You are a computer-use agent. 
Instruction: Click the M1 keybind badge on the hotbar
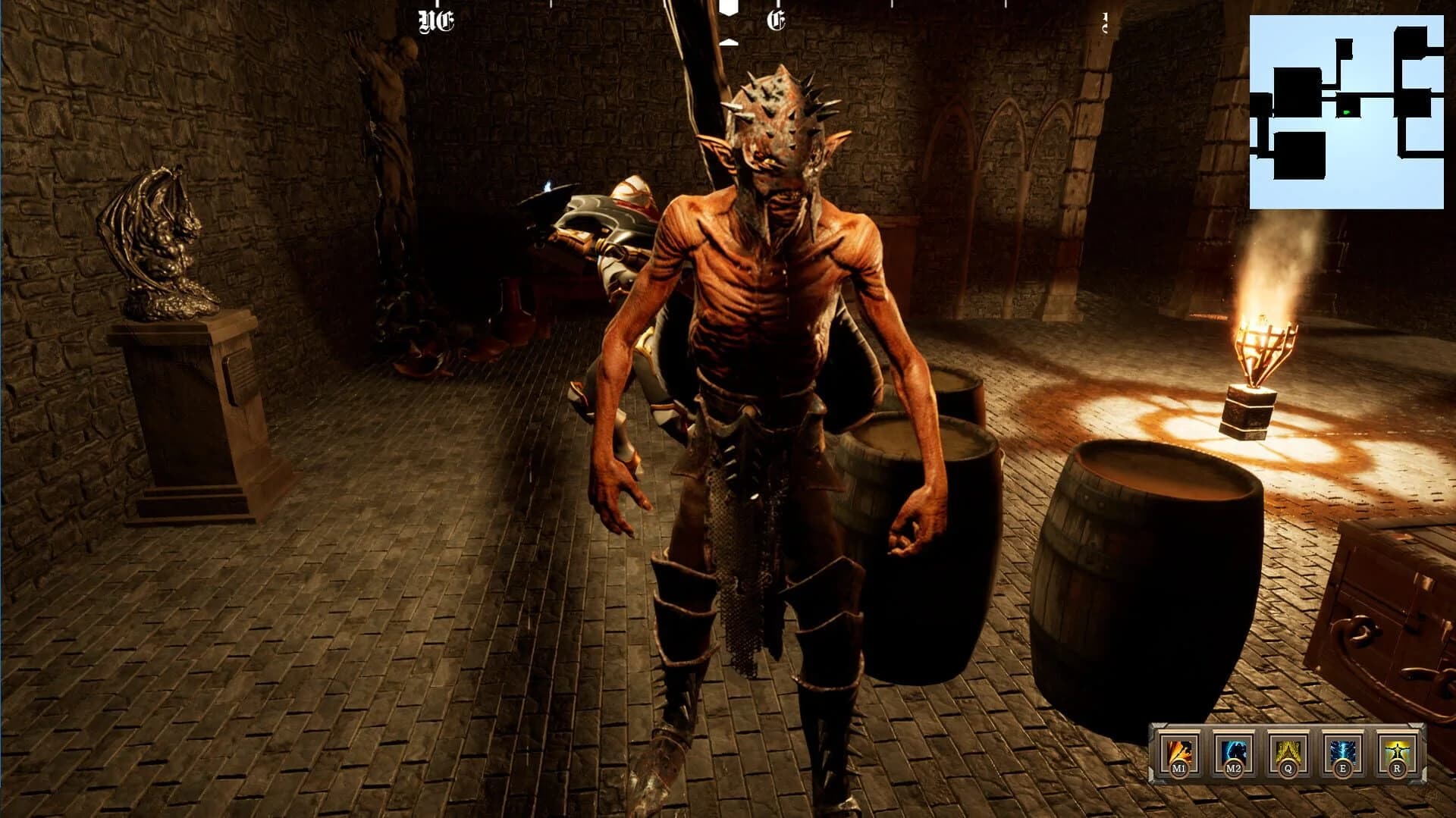[1179, 768]
